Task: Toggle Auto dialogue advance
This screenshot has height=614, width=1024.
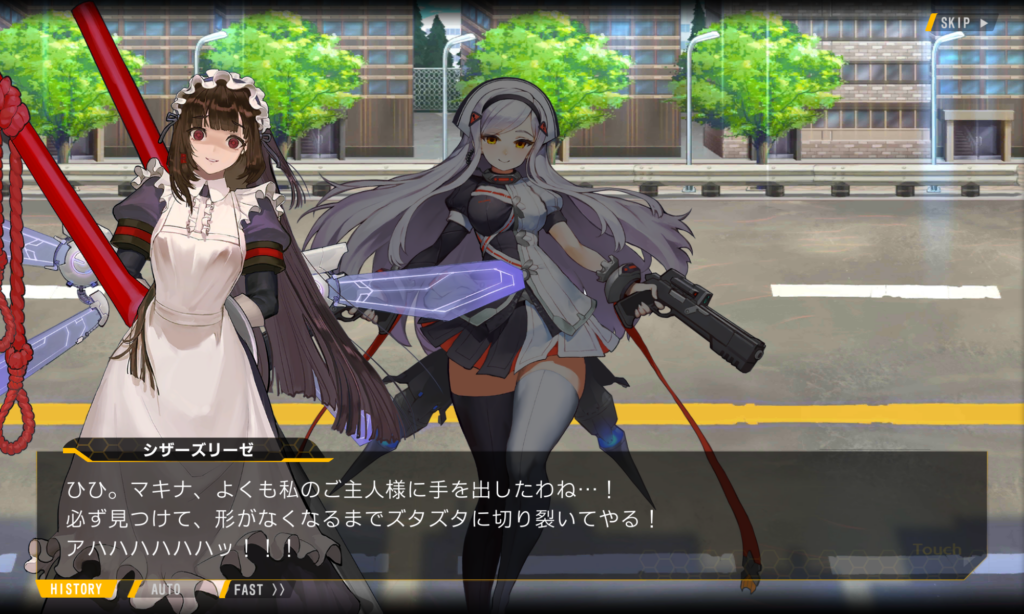Action: 166,589
